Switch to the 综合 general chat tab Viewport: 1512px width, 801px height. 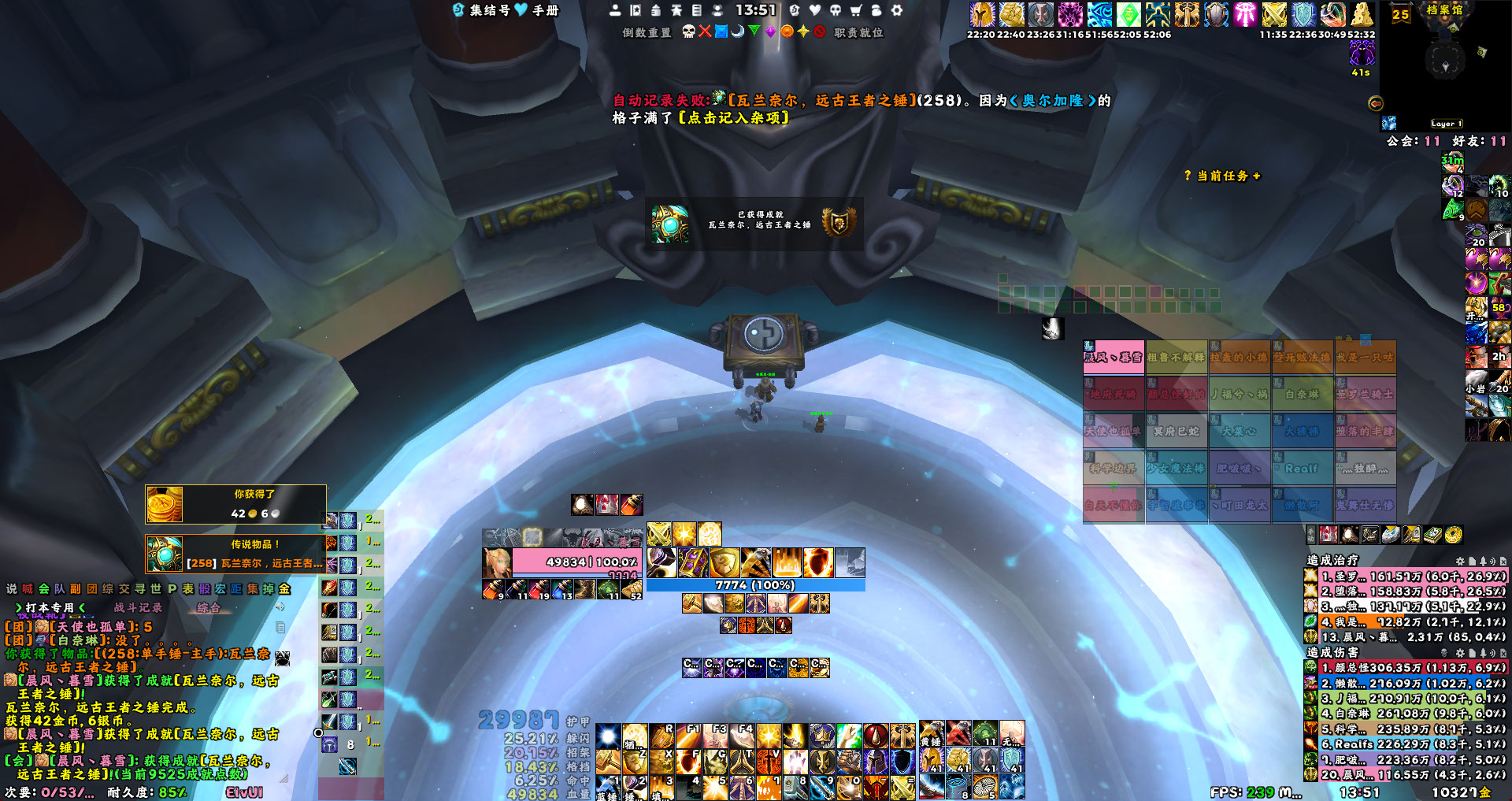209,607
